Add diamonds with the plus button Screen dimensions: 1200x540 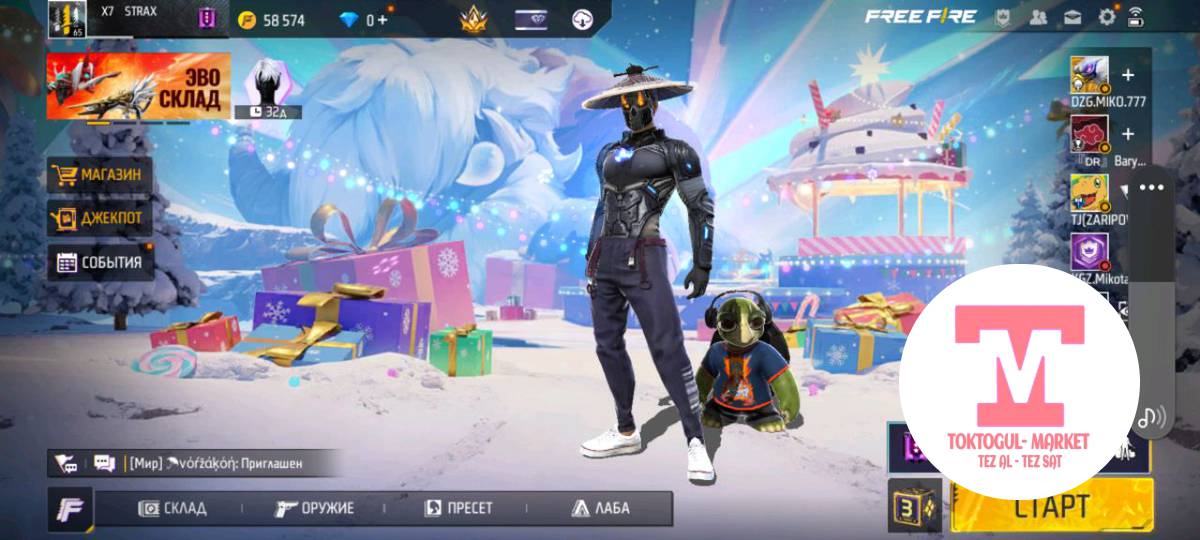coord(382,20)
